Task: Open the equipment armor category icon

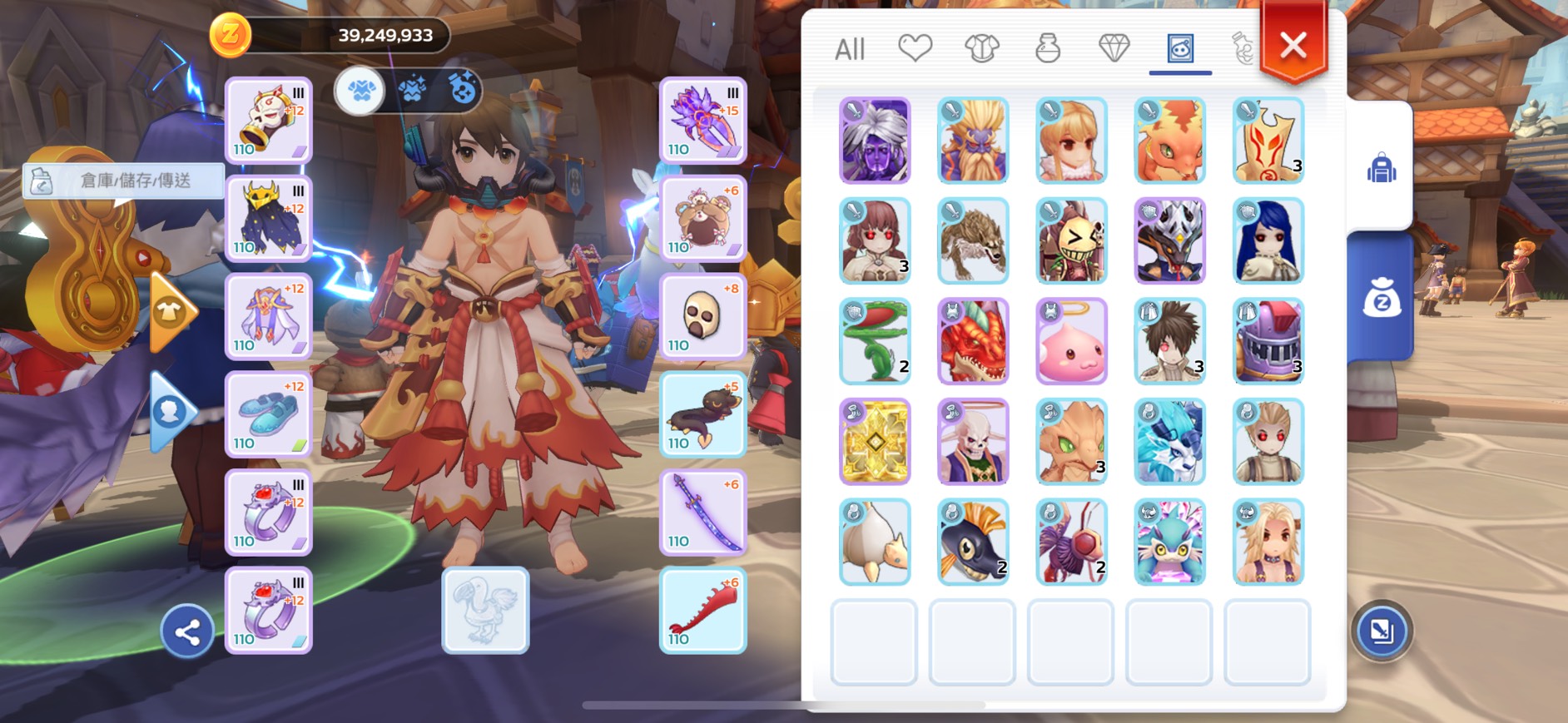Action: click(980, 48)
